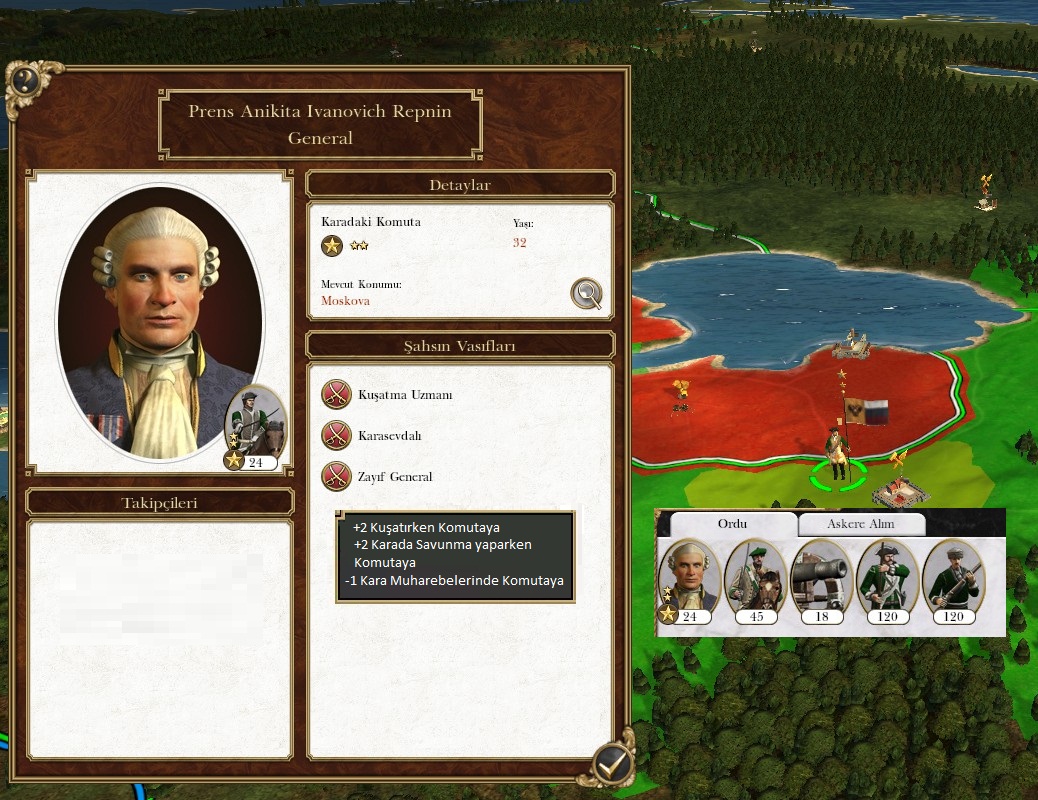Click the general's bodyguard unit badge on portrait
Image resolution: width=1038 pixels, height=800 pixels.
point(256,427)
